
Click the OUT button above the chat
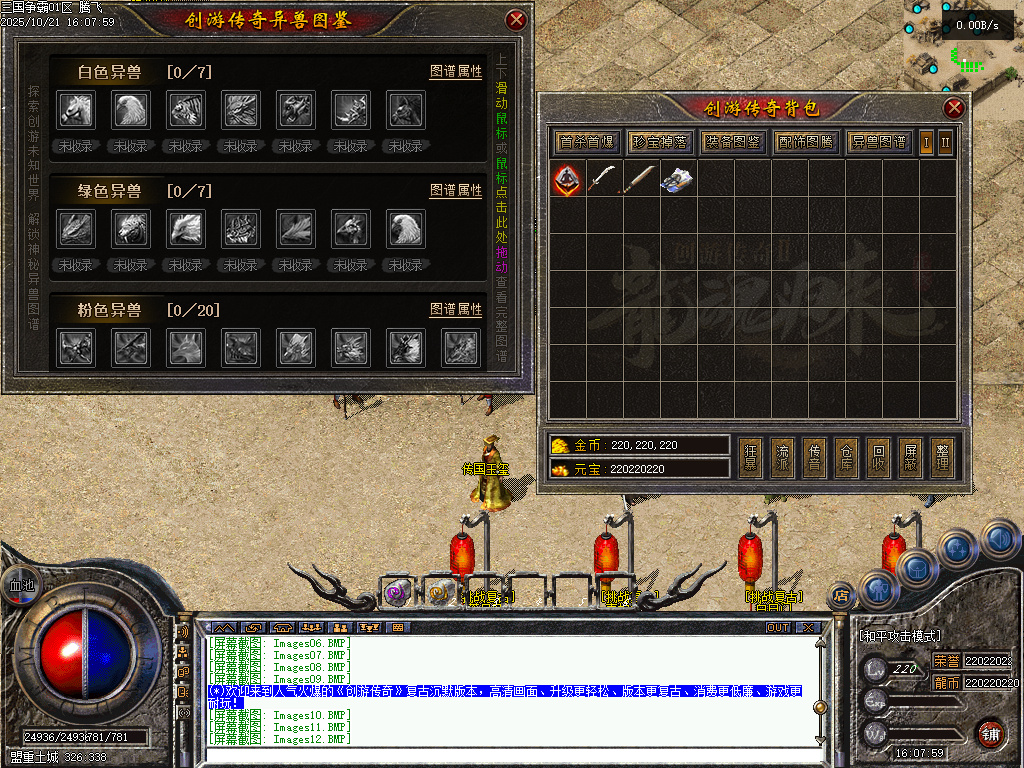[x=778, y=628]
